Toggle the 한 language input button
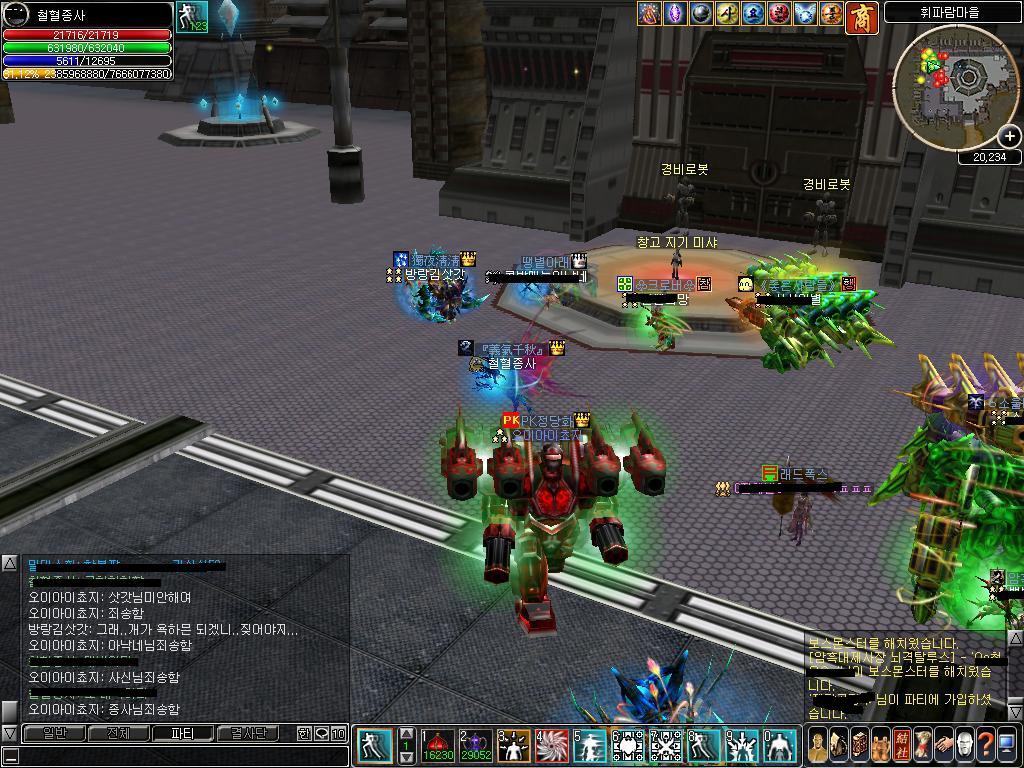The image size is (1024, 768). tap(305, 733)
